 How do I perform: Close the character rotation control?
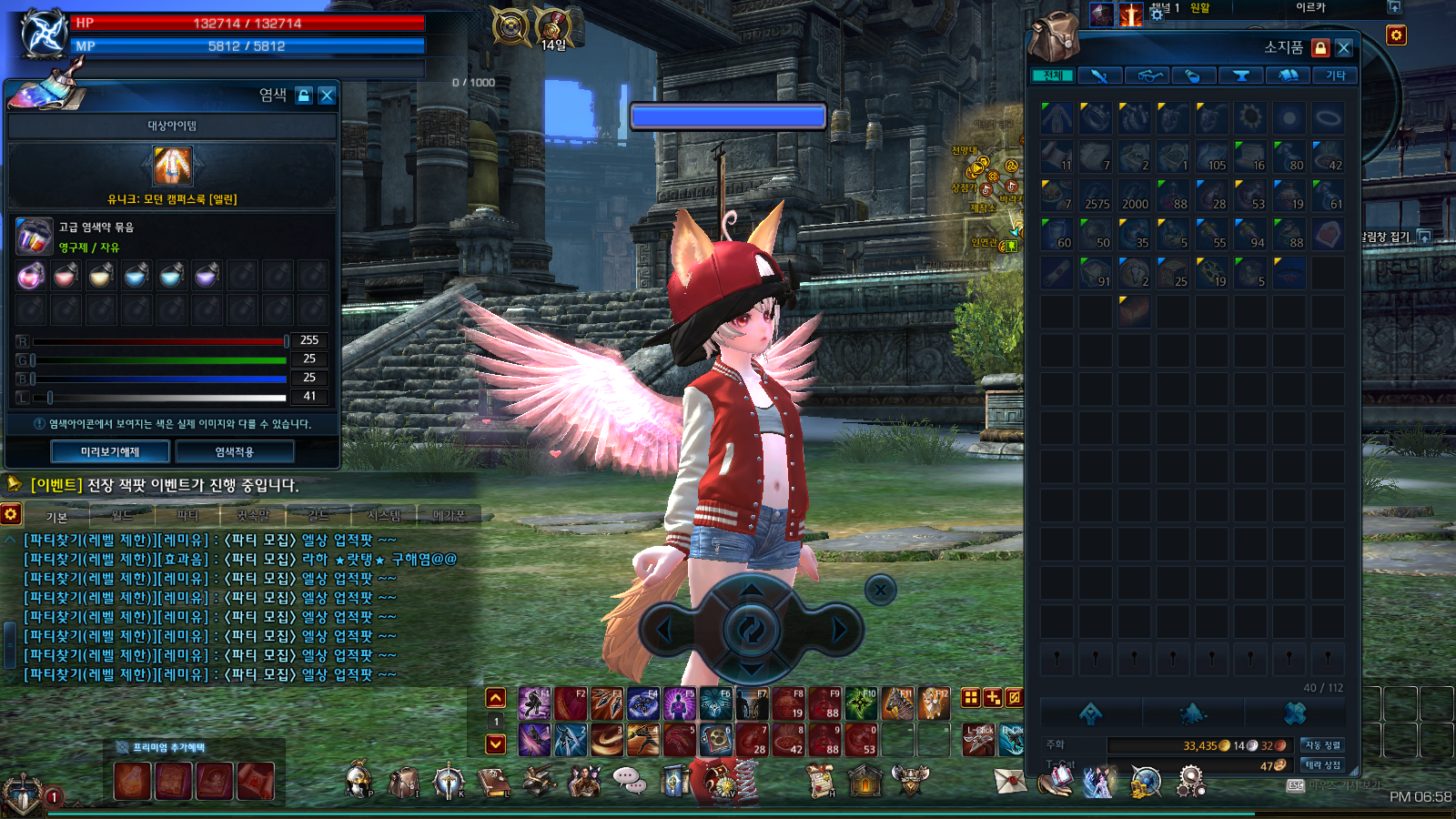pos(880,590)
